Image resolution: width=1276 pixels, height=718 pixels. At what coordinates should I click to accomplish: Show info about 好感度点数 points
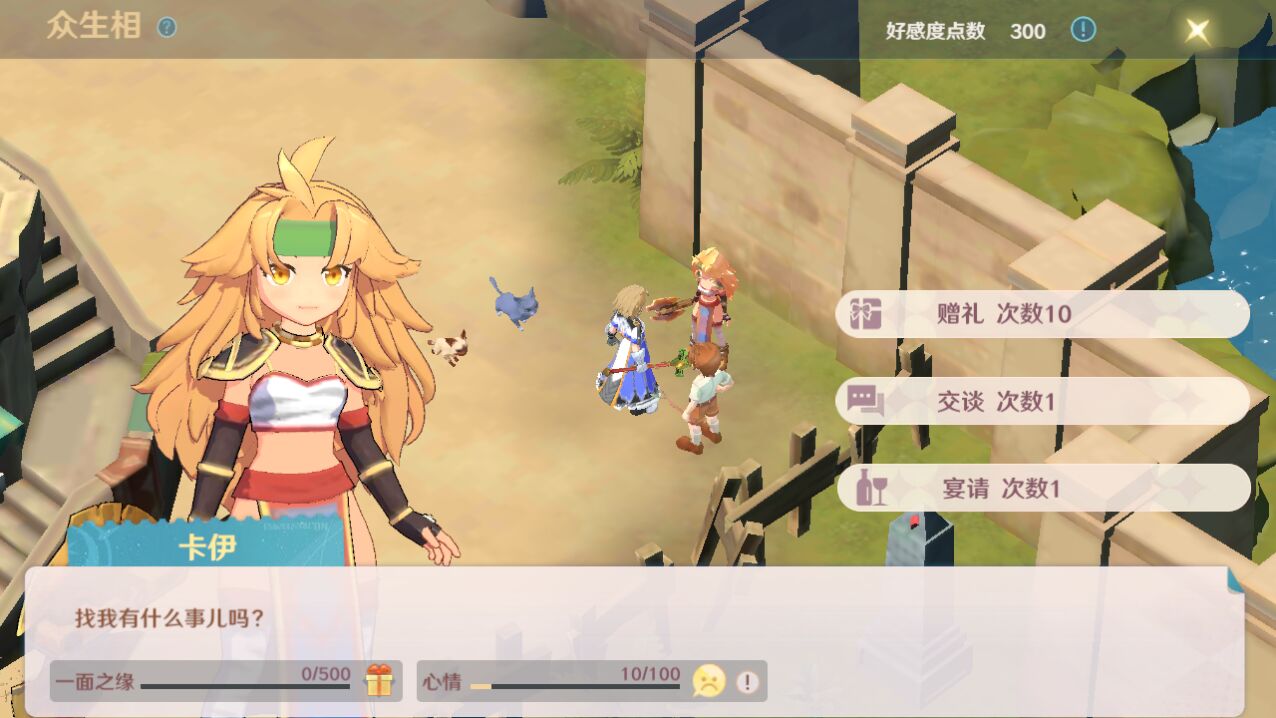1083,30
